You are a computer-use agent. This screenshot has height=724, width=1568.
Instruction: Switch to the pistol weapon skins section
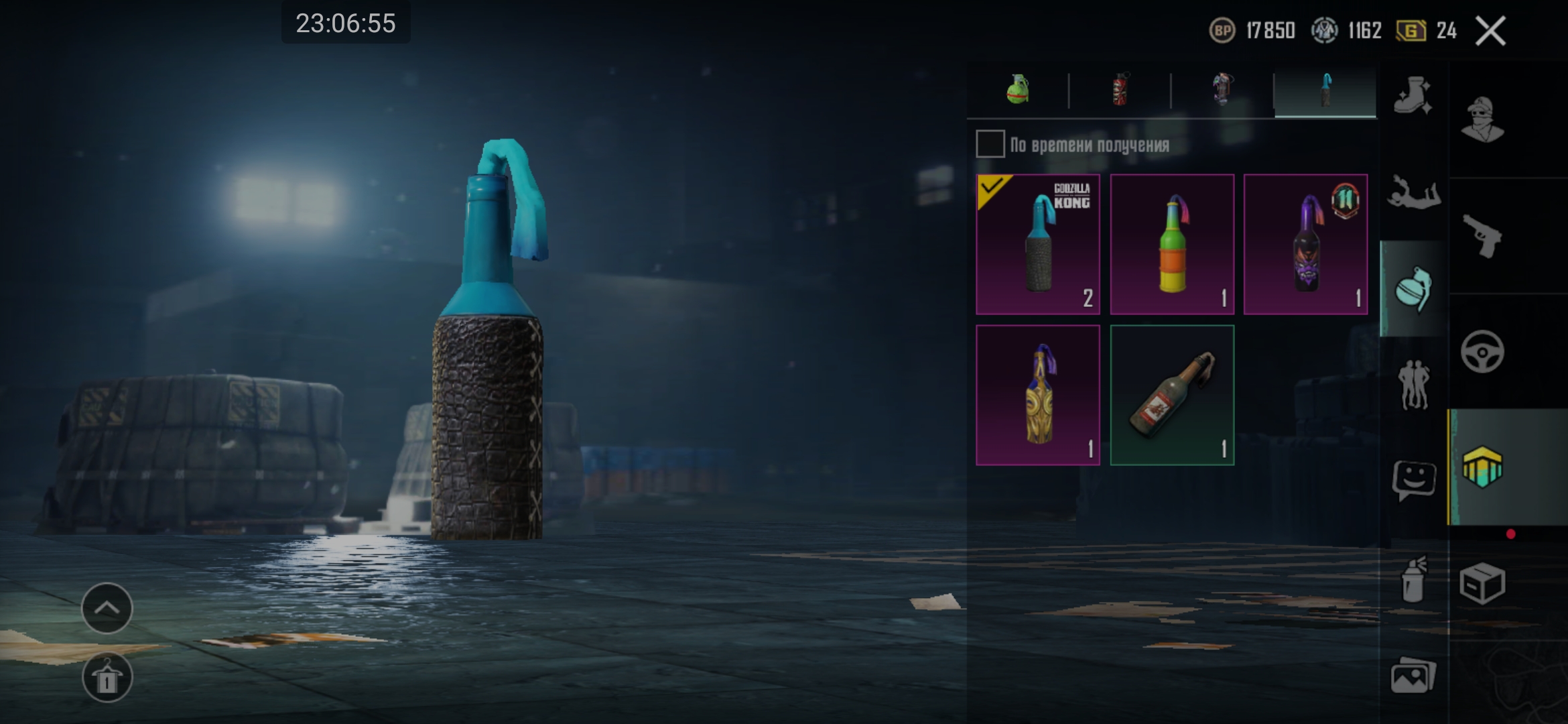coord(1483,236)
